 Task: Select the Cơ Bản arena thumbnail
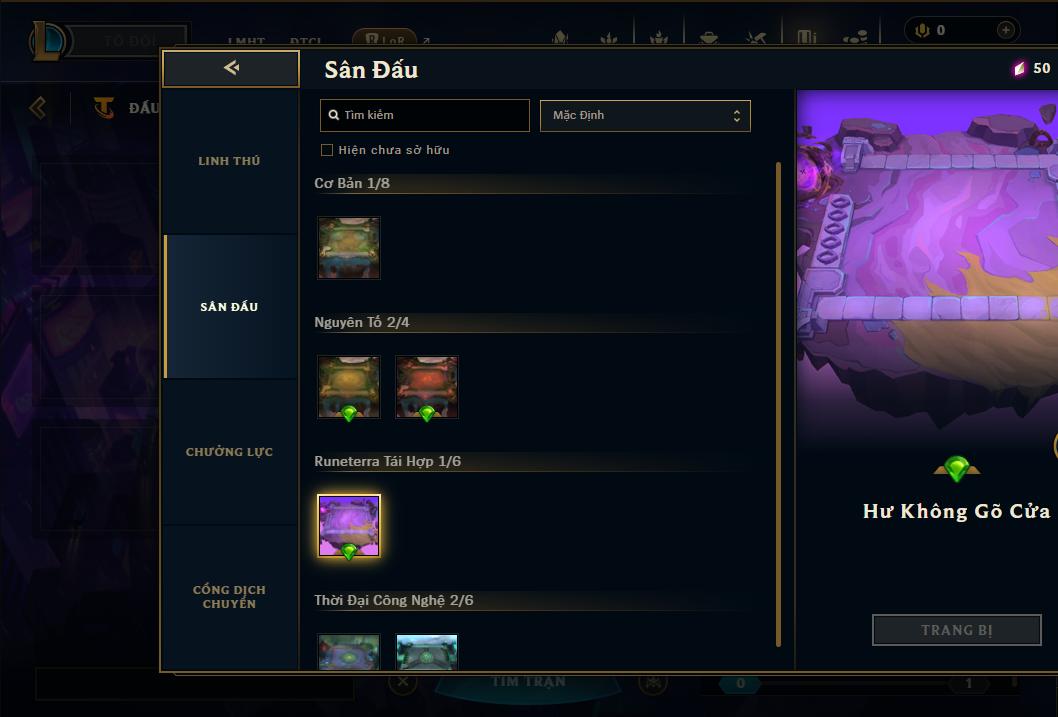[349, 248]
